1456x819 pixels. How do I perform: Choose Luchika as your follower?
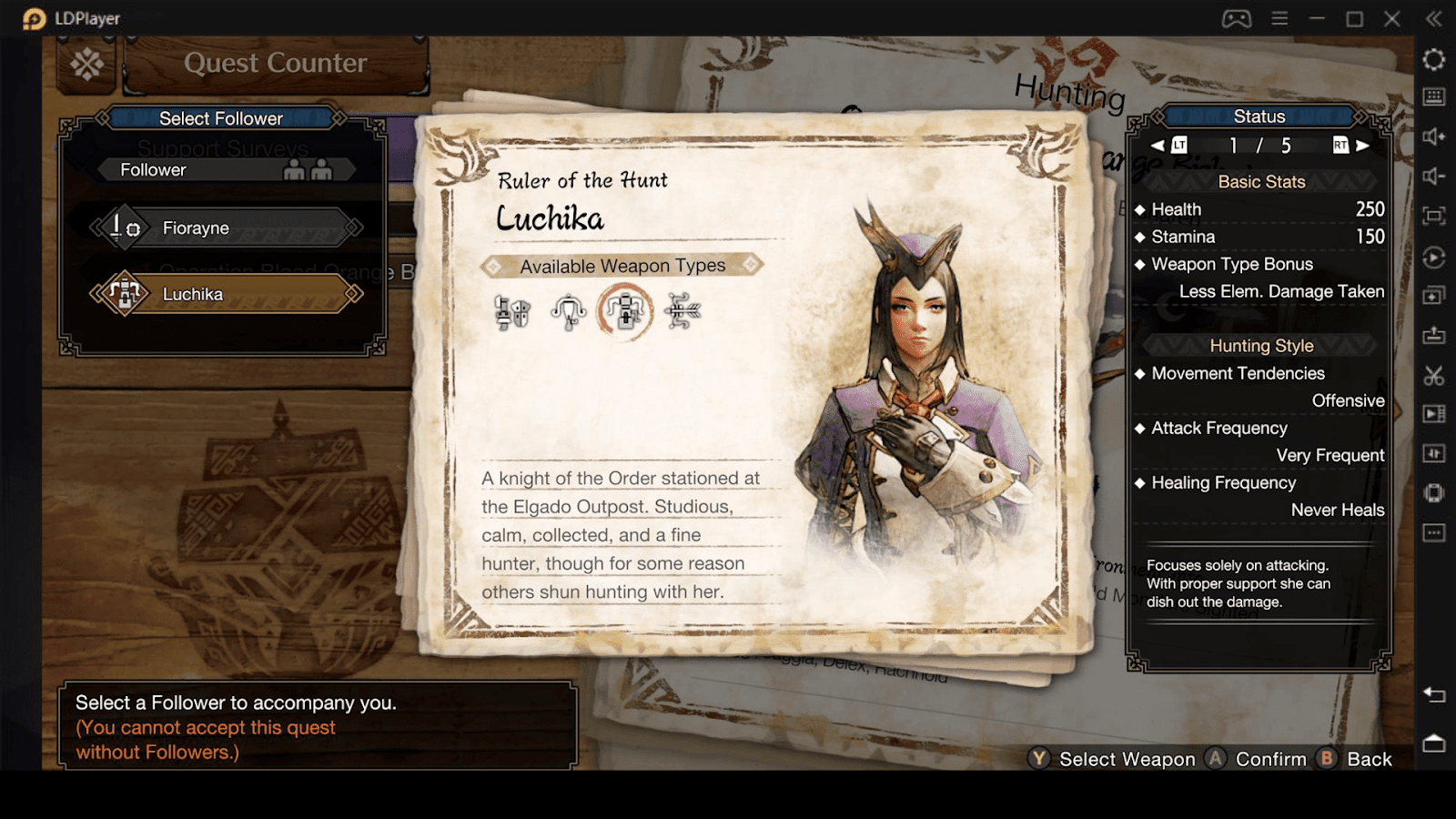tap(226, 294)
